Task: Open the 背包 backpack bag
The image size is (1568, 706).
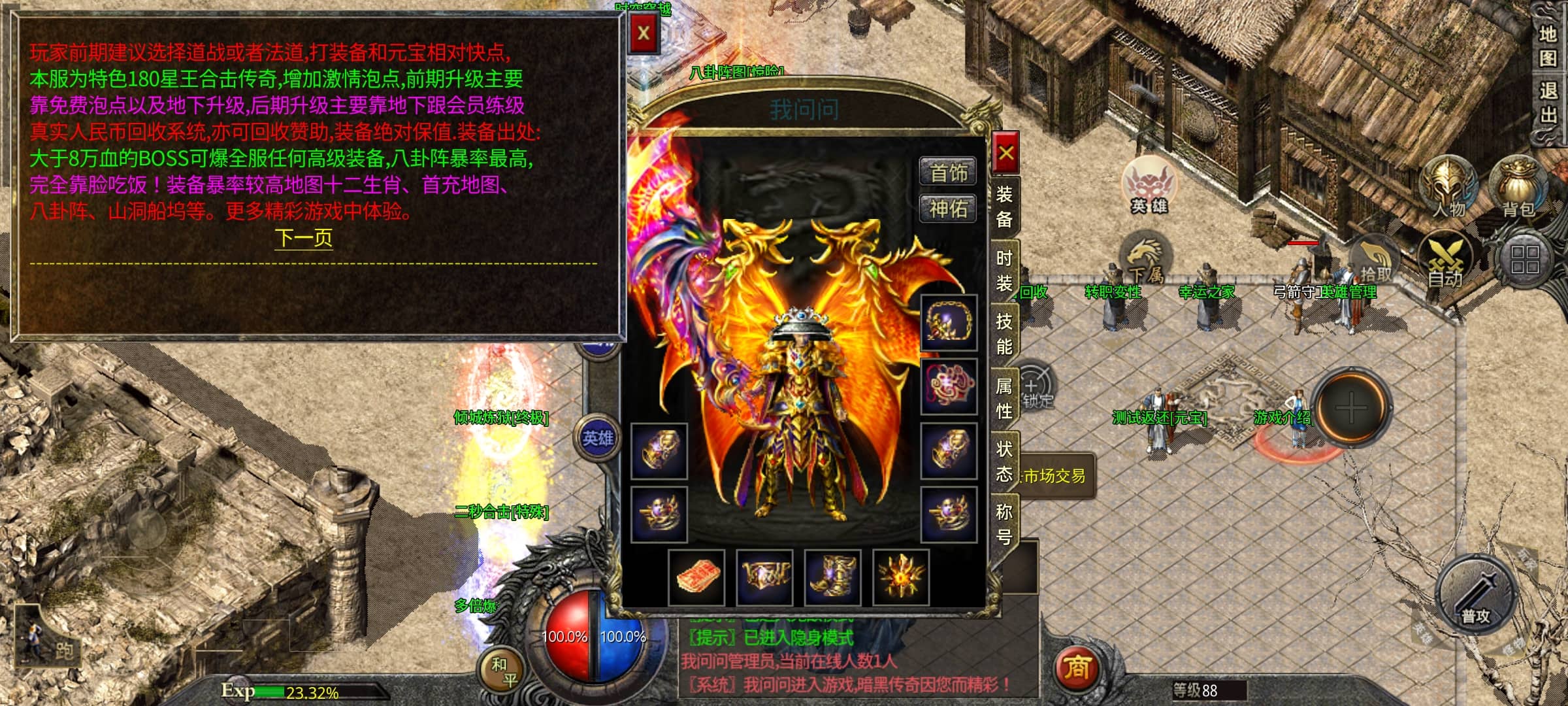Action: pos(1518,185)
